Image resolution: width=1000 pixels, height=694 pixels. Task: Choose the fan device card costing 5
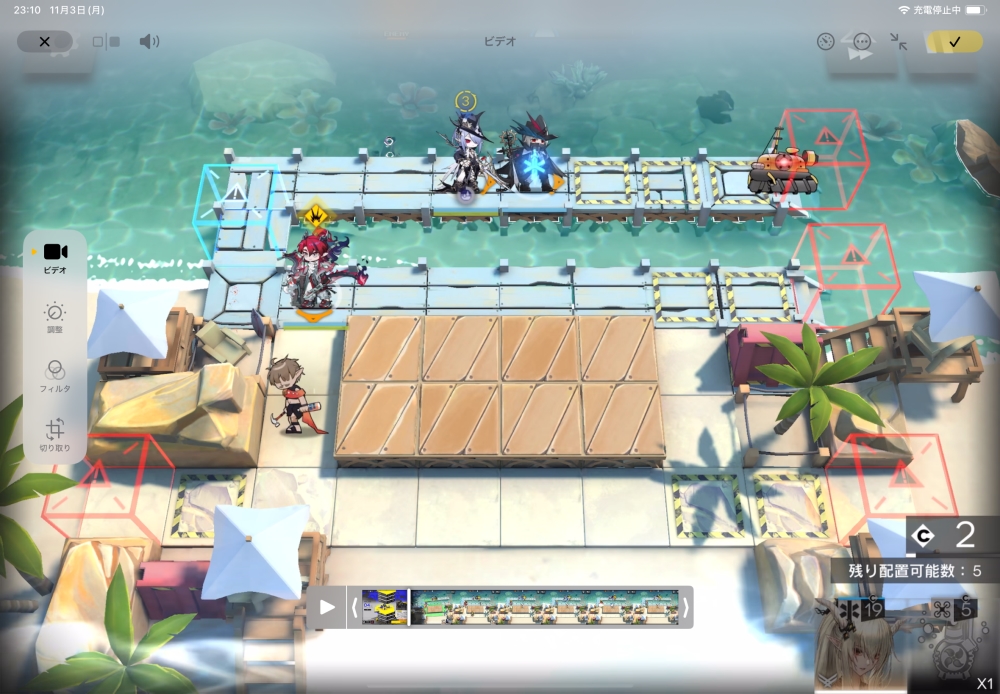point(955,645)
